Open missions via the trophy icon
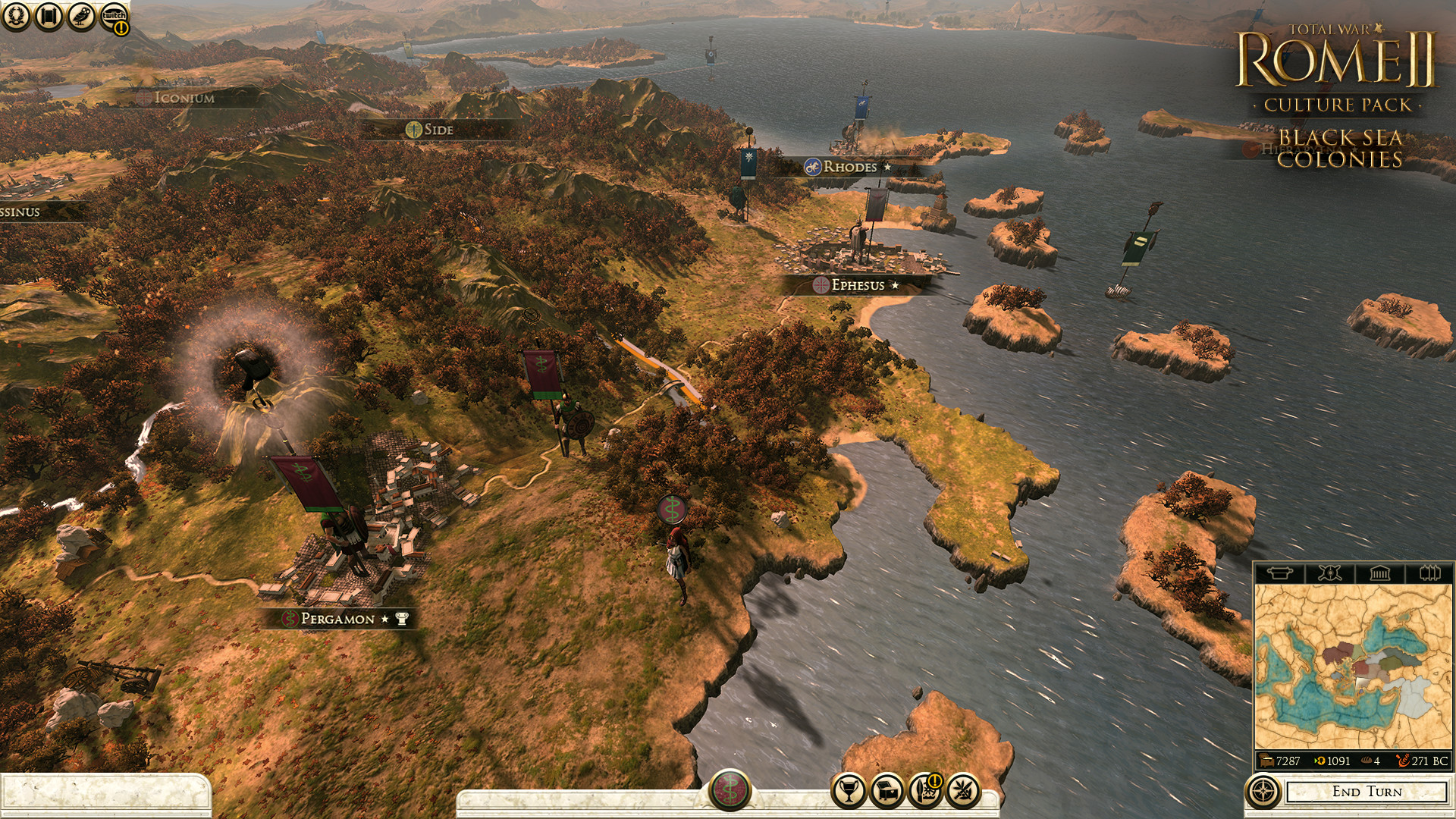Image resolution: width=1456 pixels, height=819 pixels. click(849, 792)
